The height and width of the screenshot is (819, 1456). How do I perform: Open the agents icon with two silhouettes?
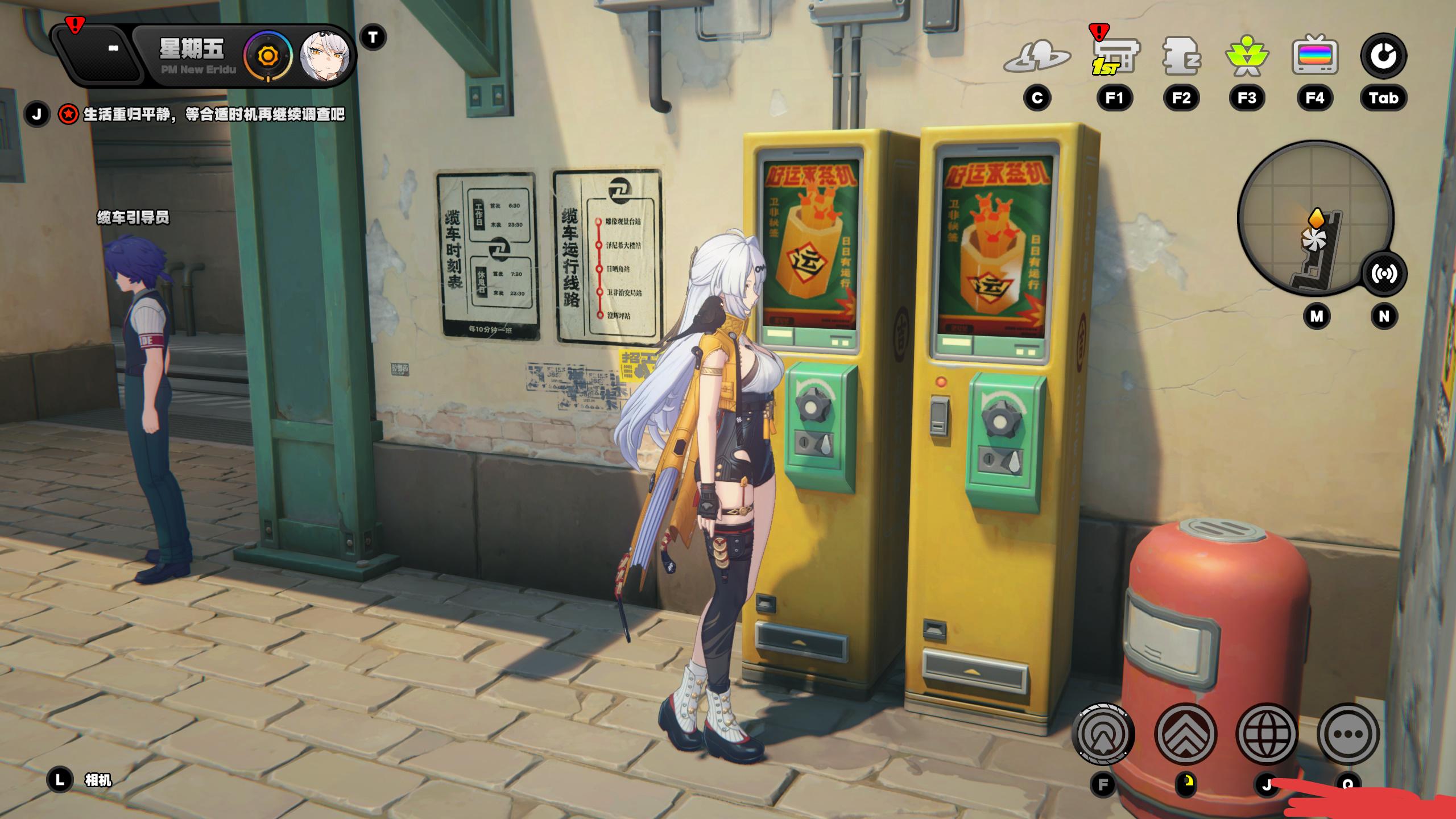pos(1037,57)
